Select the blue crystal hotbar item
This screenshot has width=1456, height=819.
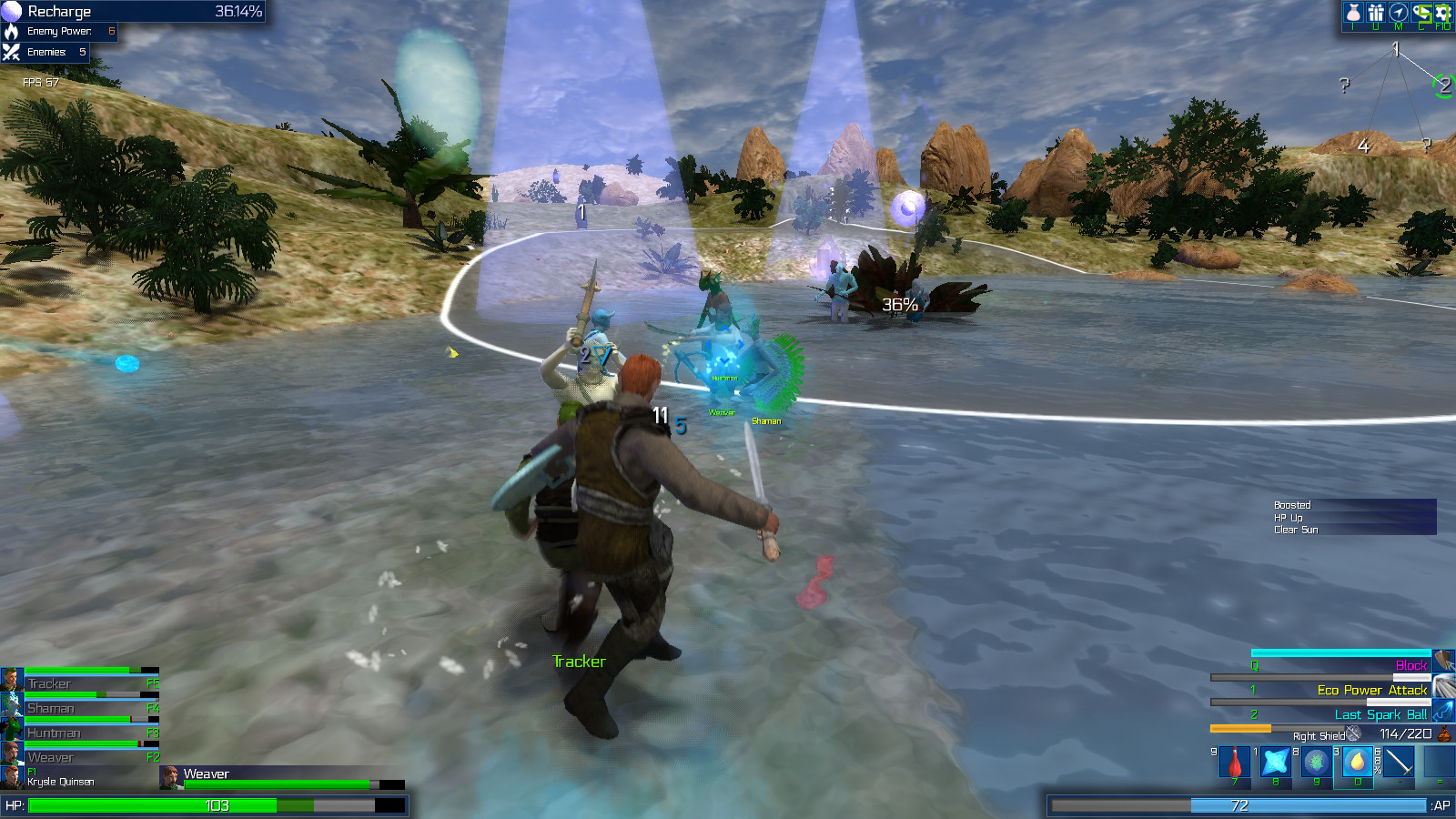point(1274,762)
